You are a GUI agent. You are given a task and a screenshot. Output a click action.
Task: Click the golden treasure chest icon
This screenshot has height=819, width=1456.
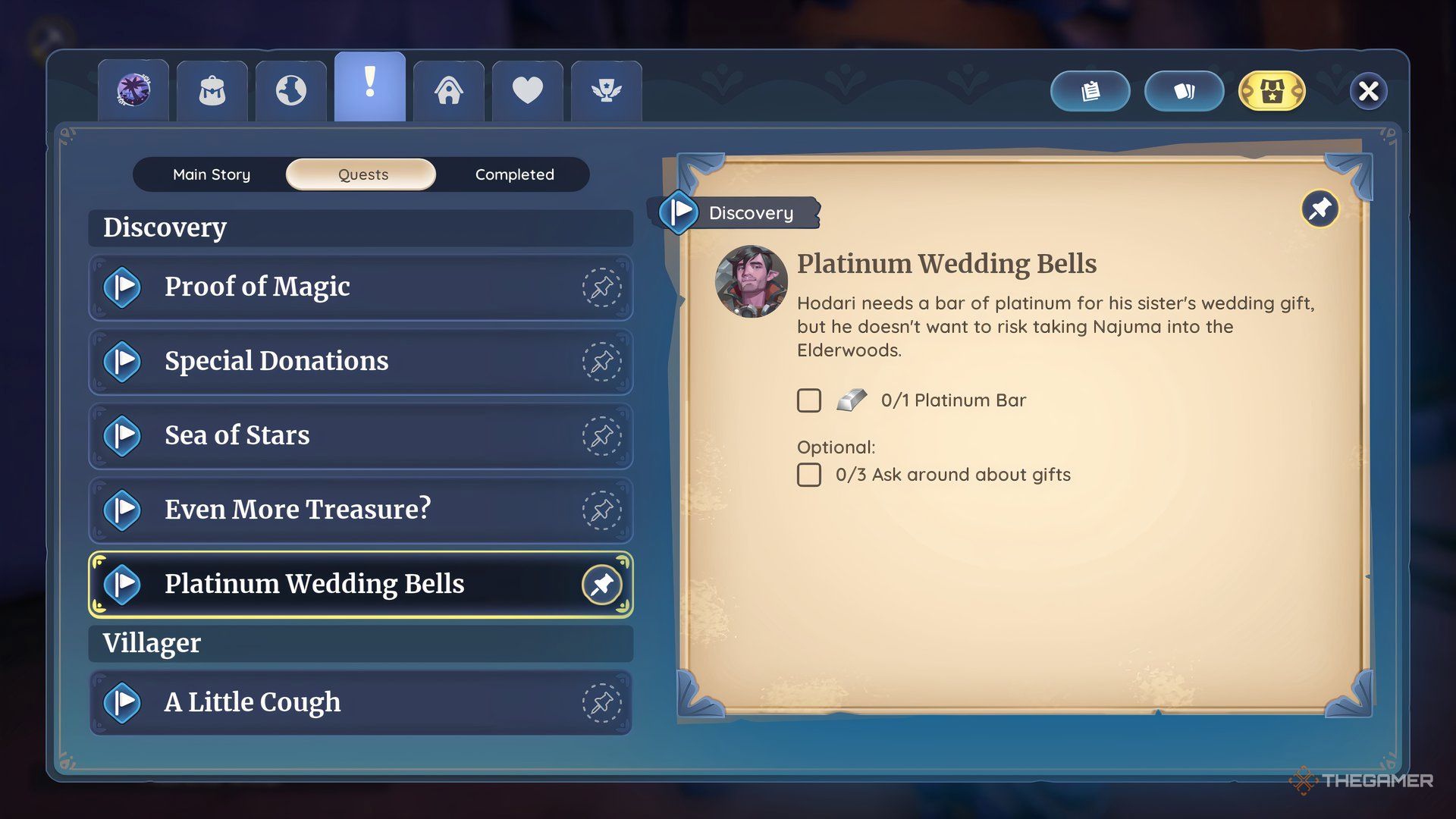pyautogui.click(x=1272, y=90)
